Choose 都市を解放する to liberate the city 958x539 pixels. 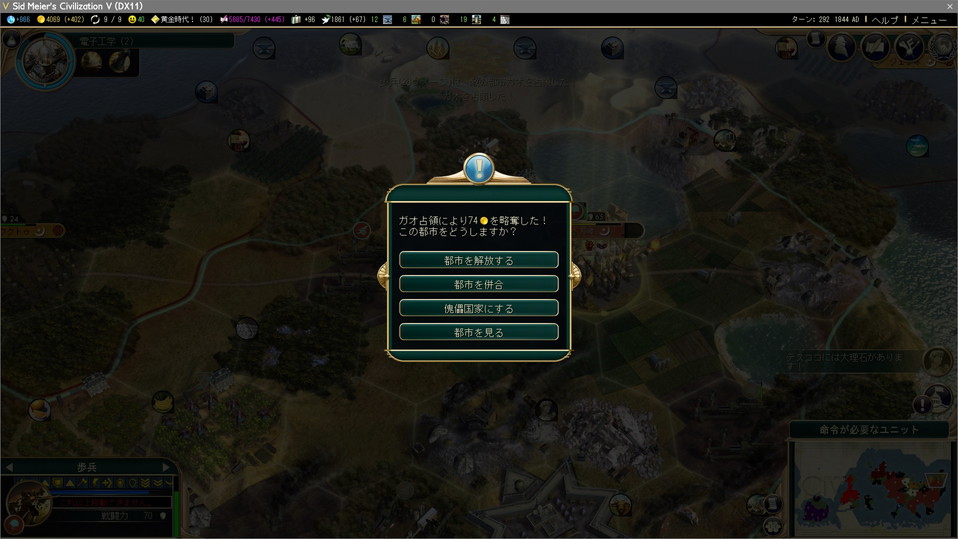[478, 260]
